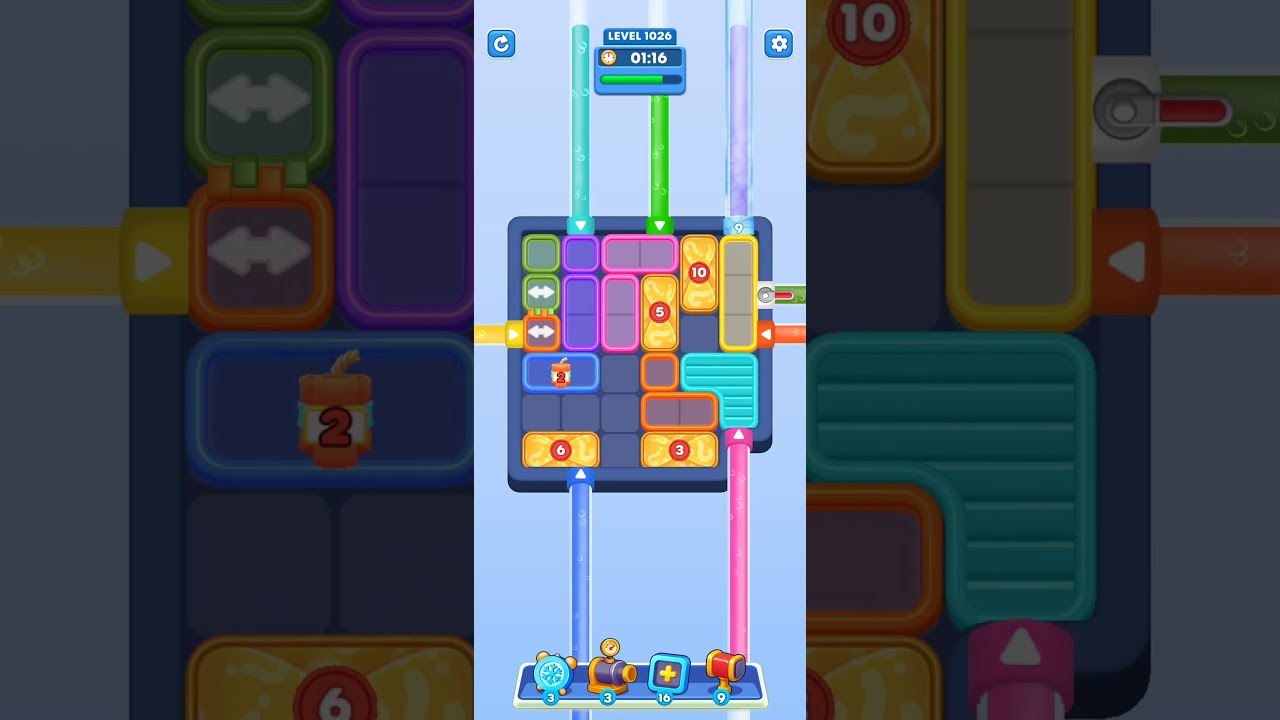Select the freeze timer booster

(x=553, y=675)
